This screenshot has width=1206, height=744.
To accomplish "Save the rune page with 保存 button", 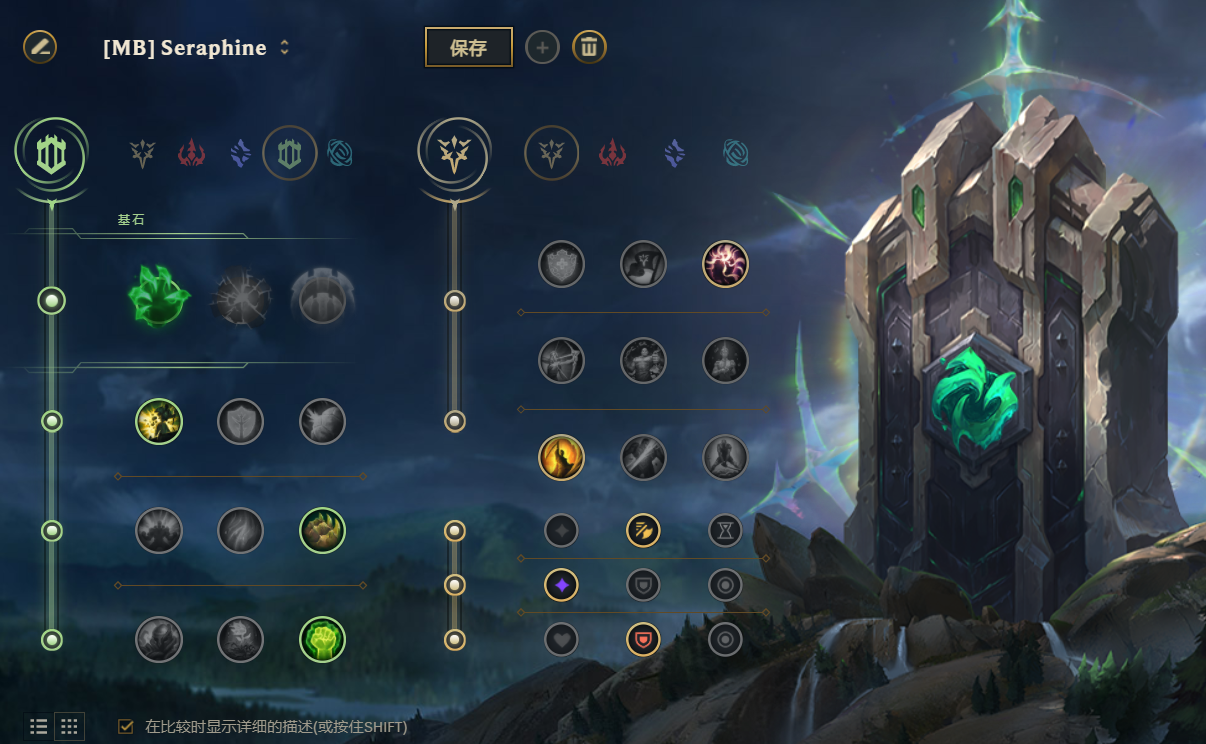I will [x=468, y=47].
